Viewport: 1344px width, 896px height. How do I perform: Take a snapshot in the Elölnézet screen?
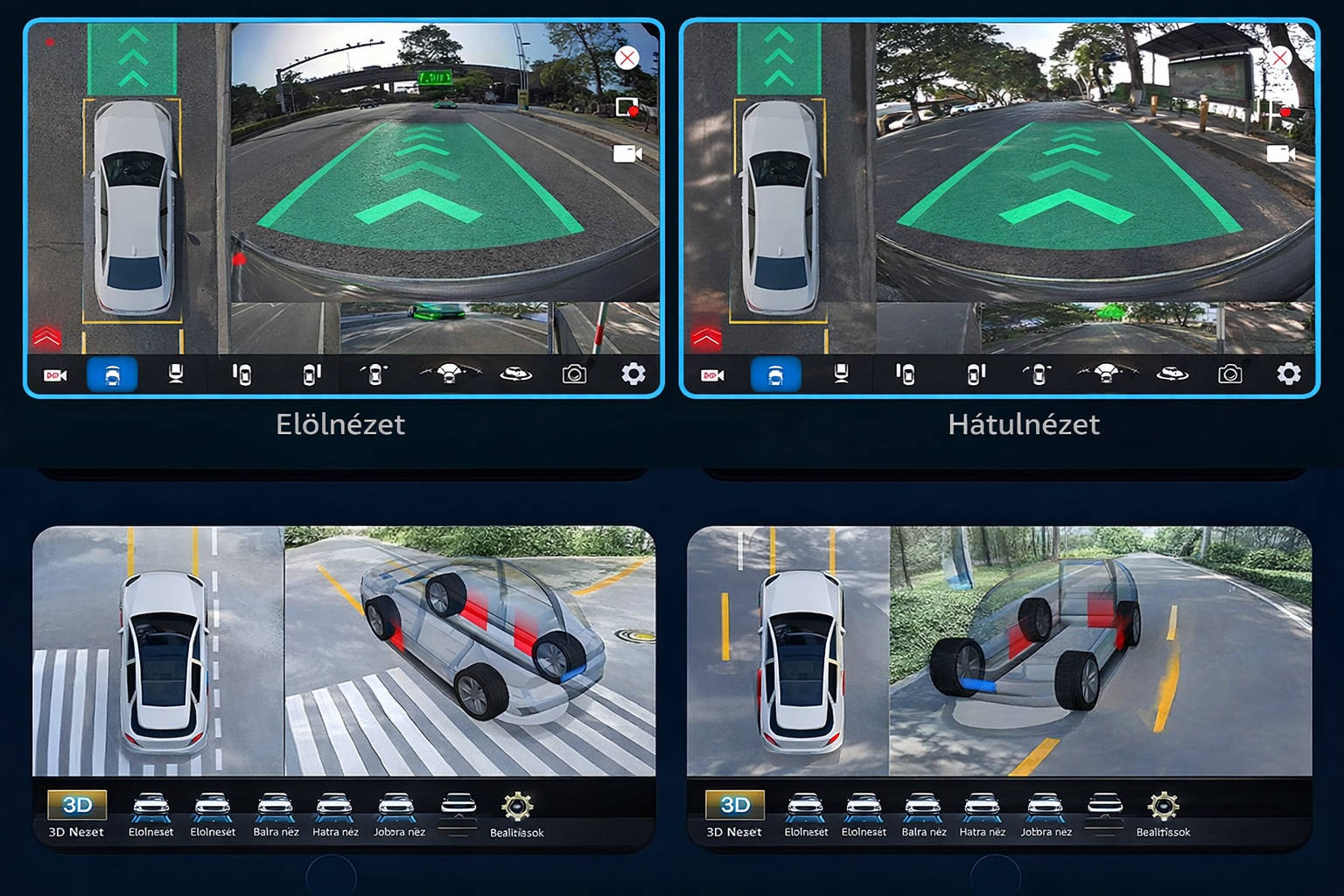[x=574, y=374]
